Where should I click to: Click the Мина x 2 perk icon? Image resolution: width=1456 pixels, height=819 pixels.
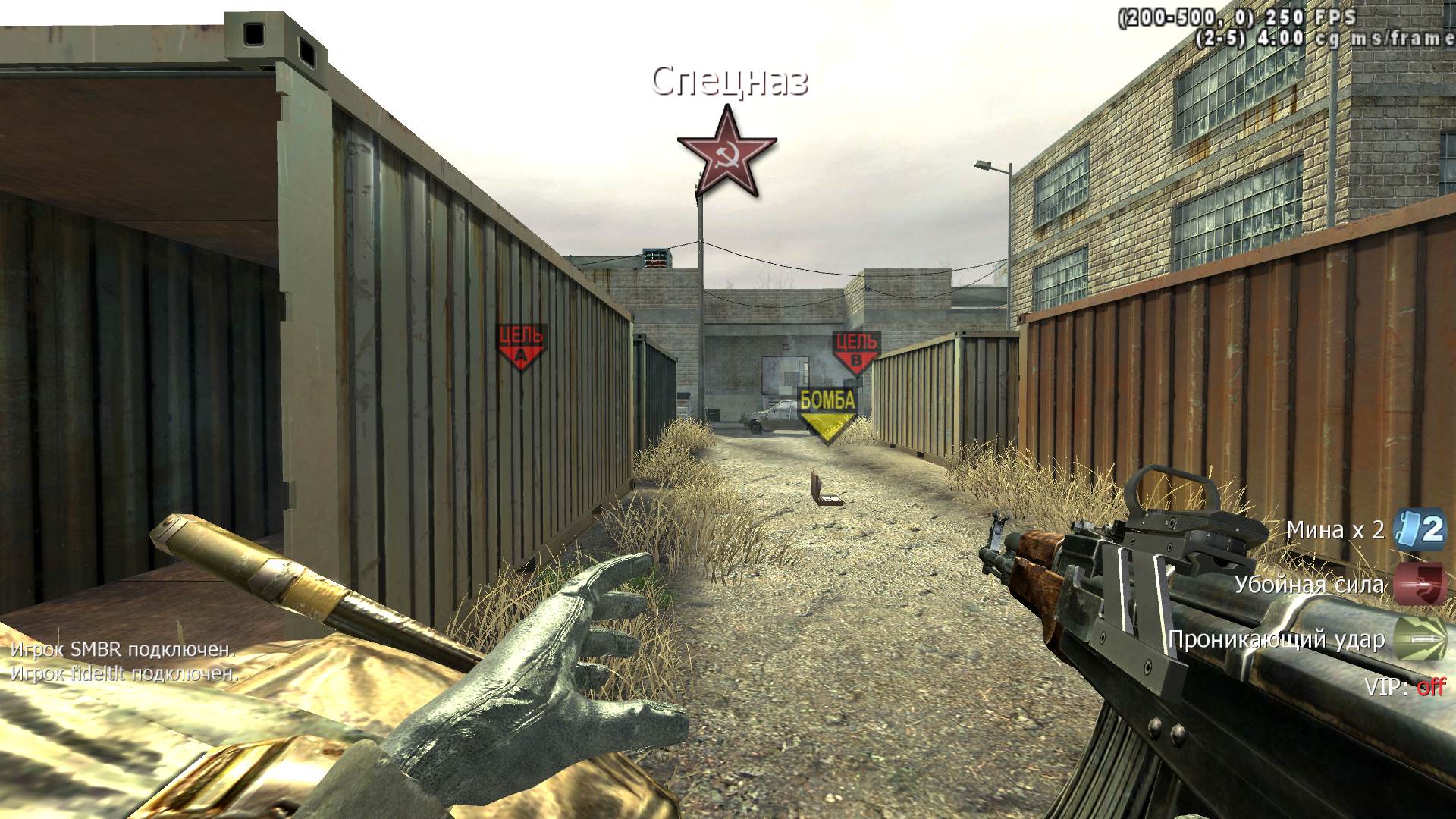click(1420, 529)
